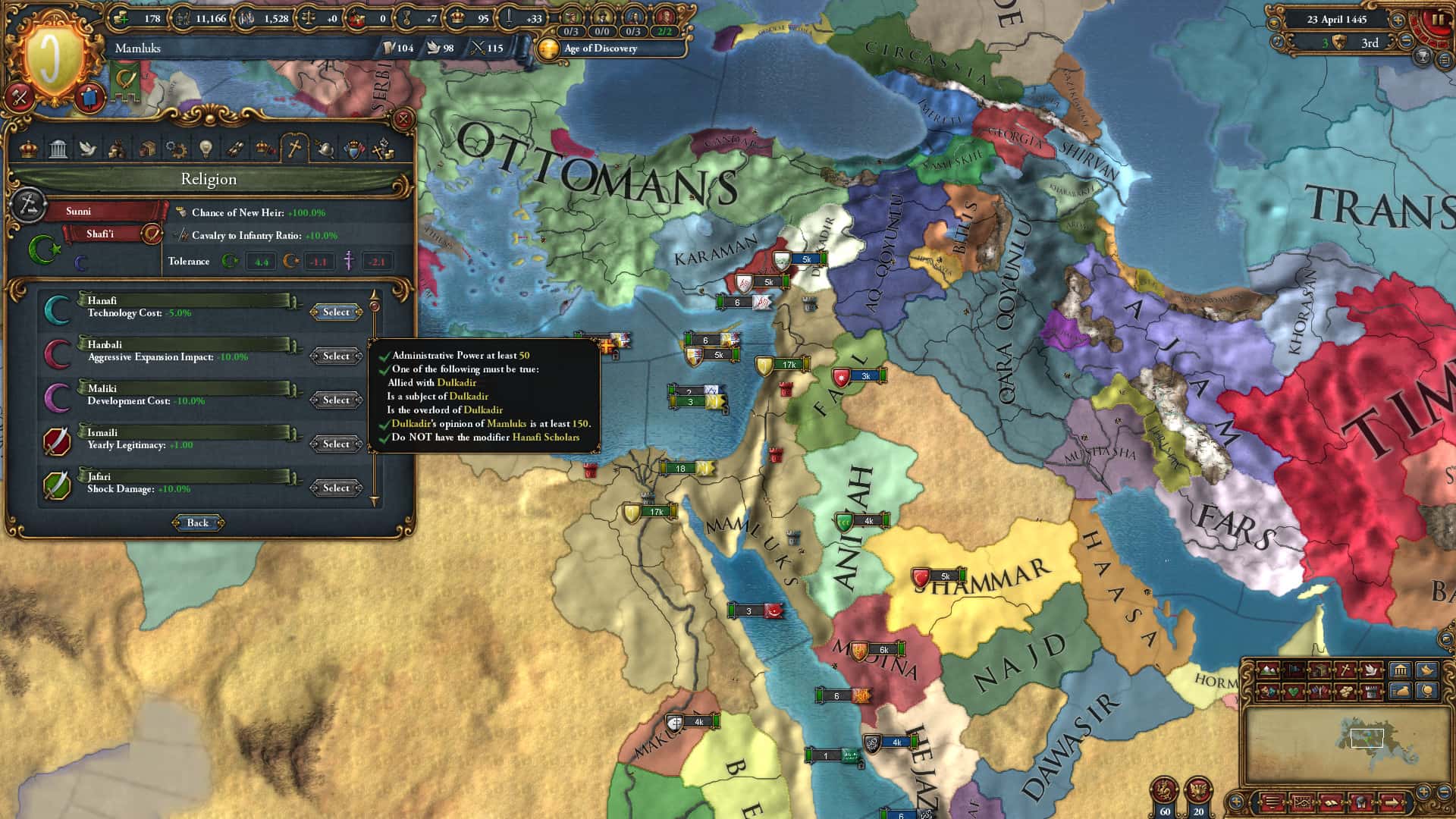Click the Back button below the schools list

pyautogui.click(x=197, y=522)
